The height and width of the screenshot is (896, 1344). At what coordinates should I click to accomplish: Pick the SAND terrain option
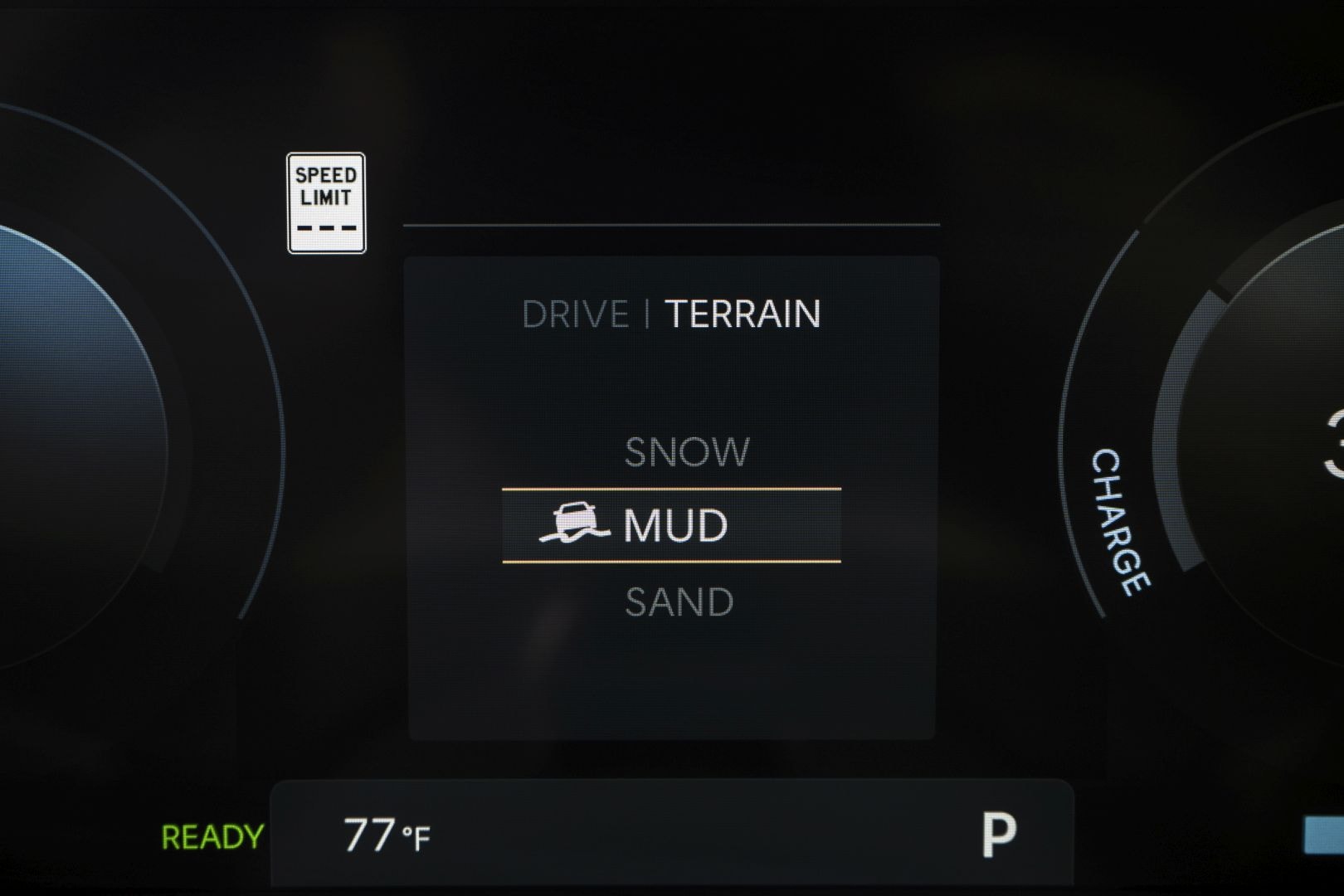[679, 602]
